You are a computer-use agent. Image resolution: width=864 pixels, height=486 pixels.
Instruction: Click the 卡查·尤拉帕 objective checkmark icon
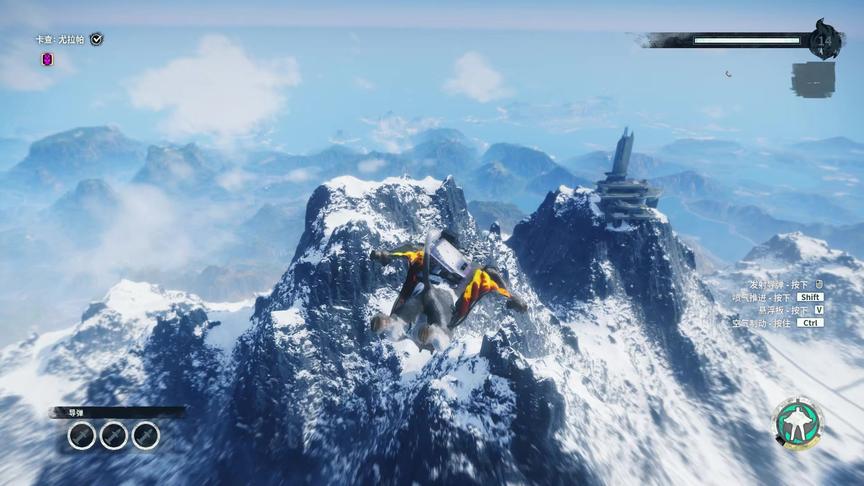[96, 39]
